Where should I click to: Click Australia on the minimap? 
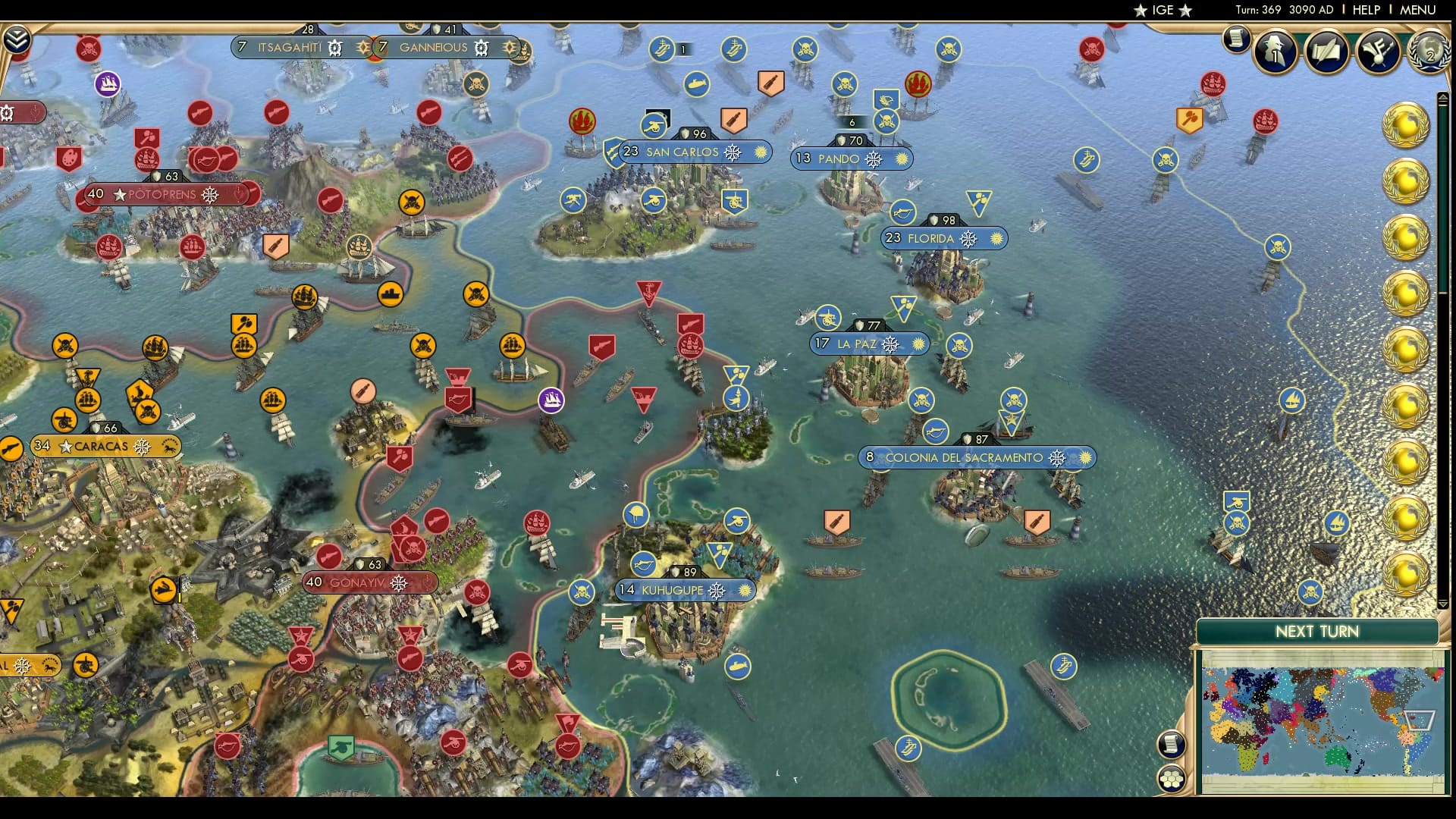pyautogui.click(x=1337, y=757)
